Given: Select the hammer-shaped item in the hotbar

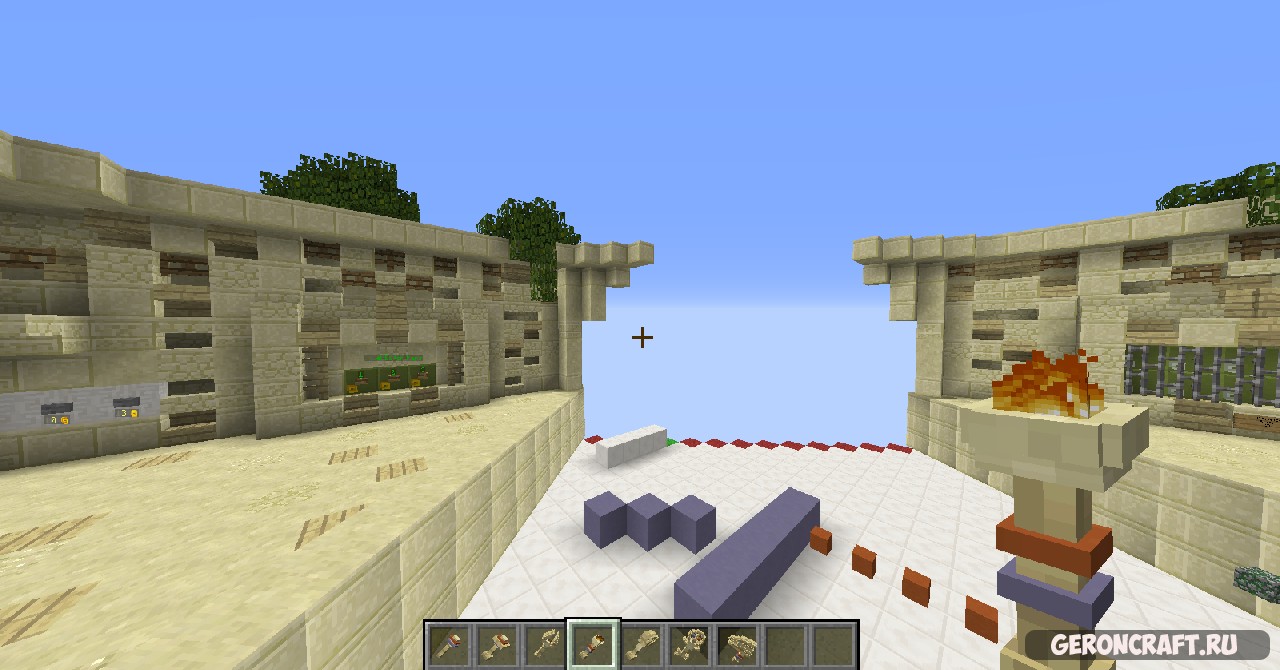Looking at the screenshot, I should coord(497,645).
